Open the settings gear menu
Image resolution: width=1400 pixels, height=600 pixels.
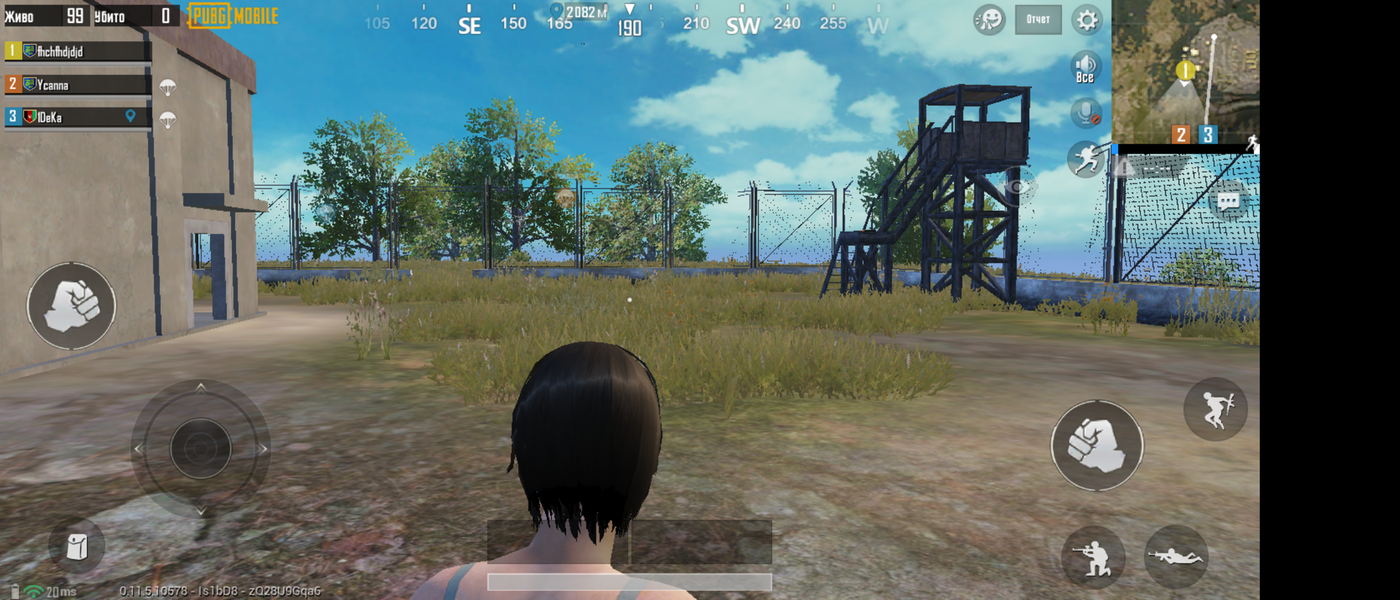coord(1086,19)
